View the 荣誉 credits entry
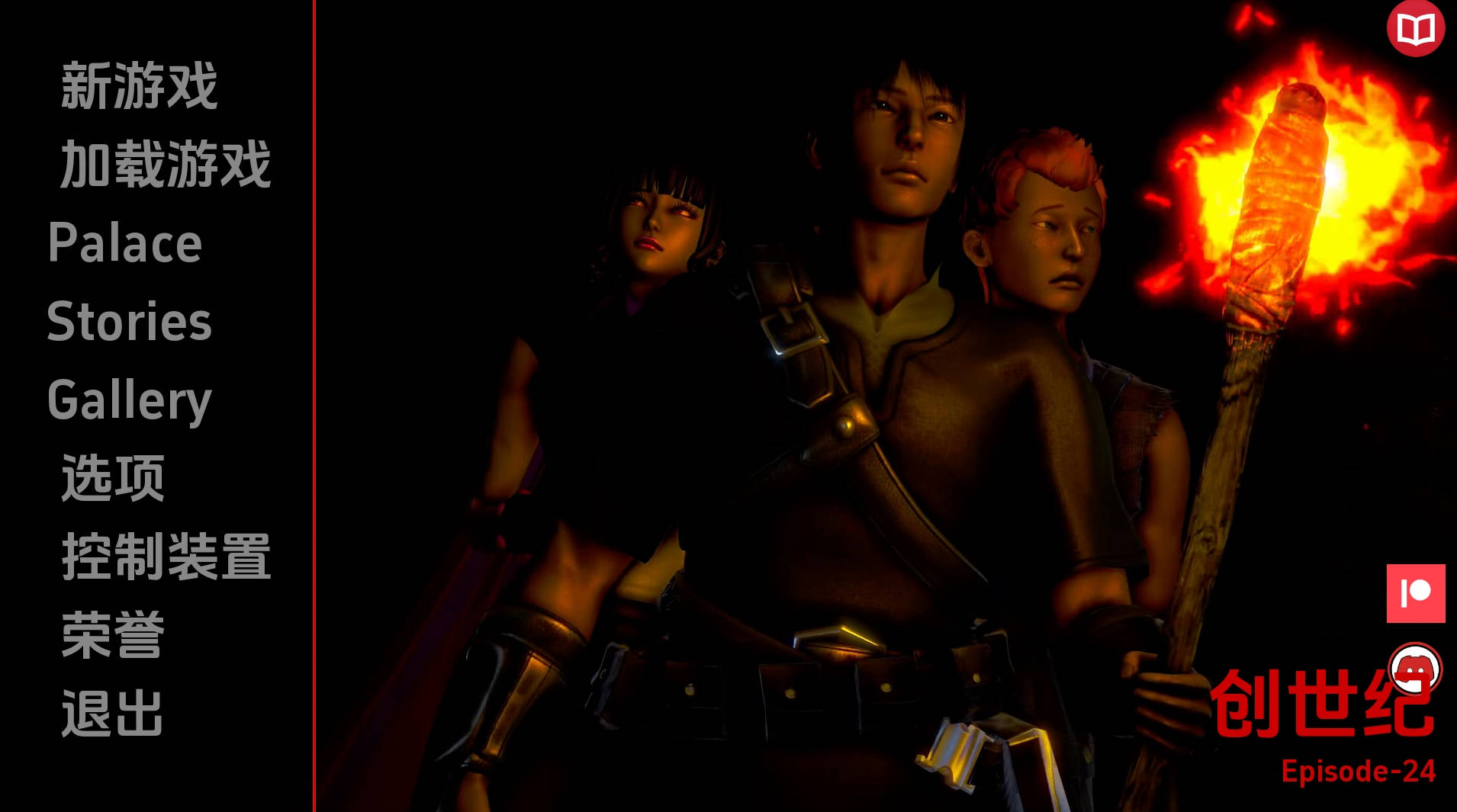This screenshot has height=812, width=1457. click(x=113, y=636)
